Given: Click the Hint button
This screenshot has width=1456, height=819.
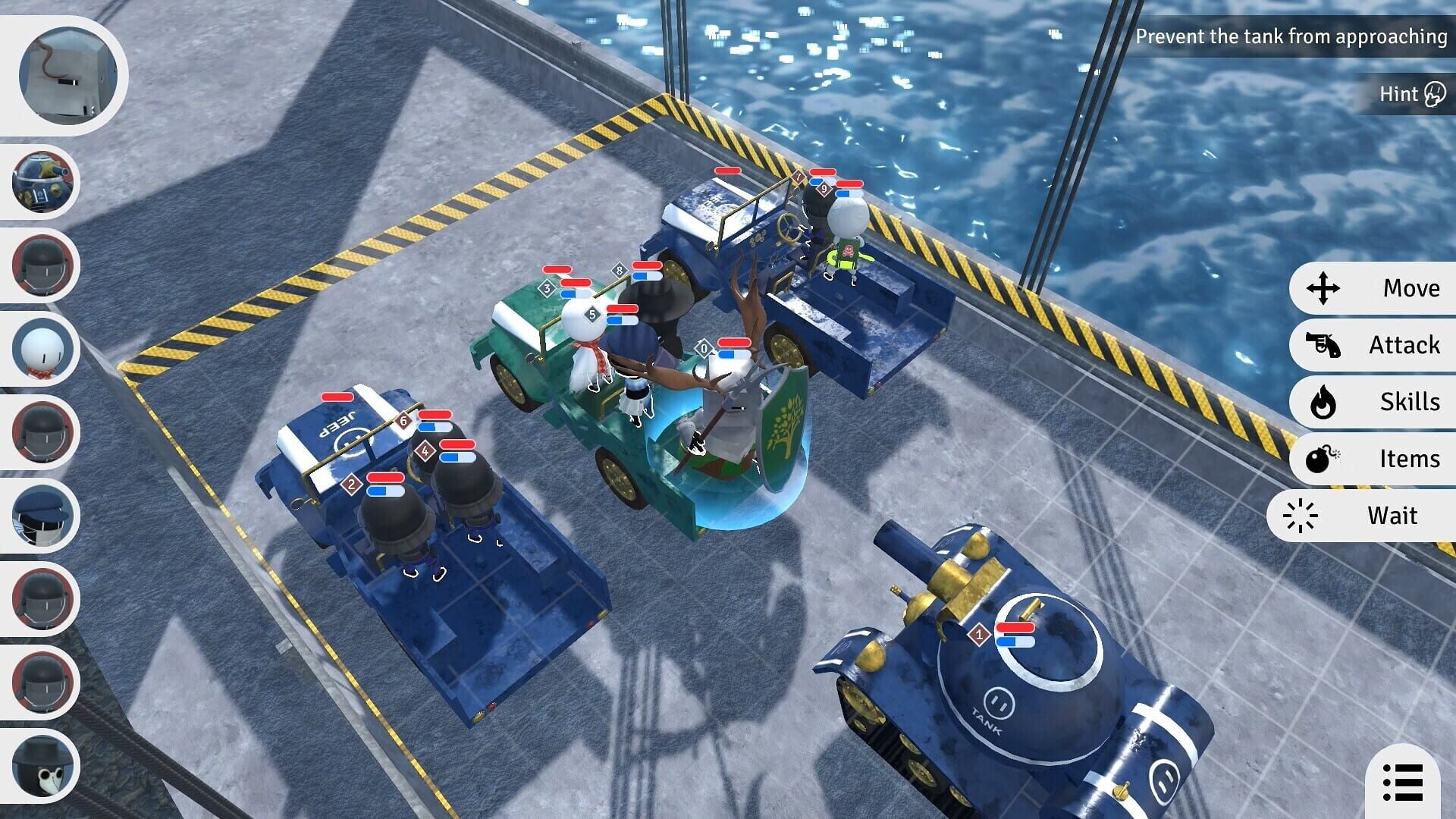Looking at the screenshot, I should [x=1410, y=93].
